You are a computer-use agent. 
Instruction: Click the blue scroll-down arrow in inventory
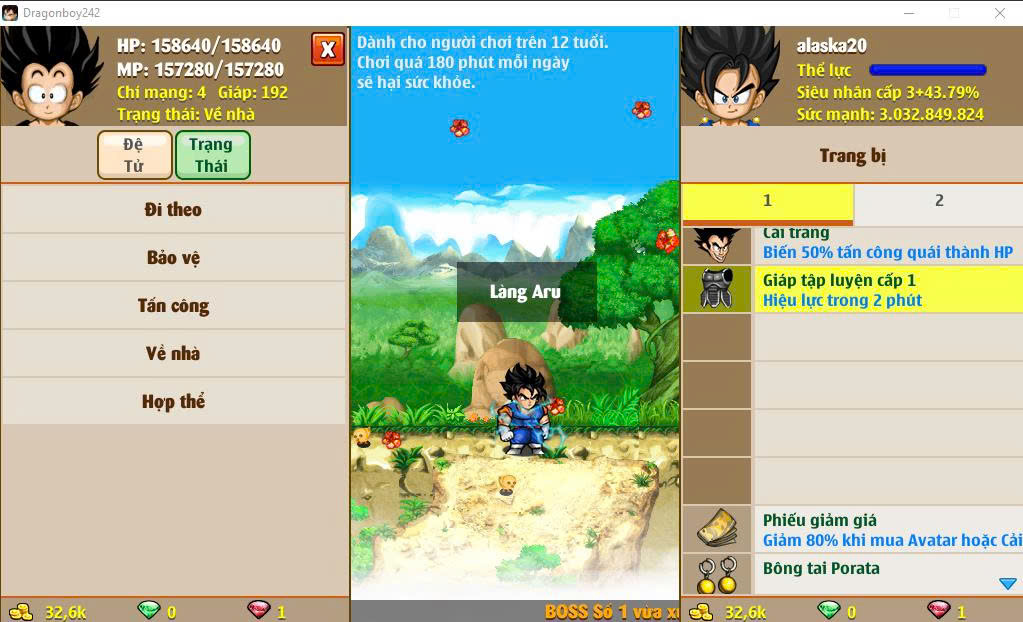1007,584
